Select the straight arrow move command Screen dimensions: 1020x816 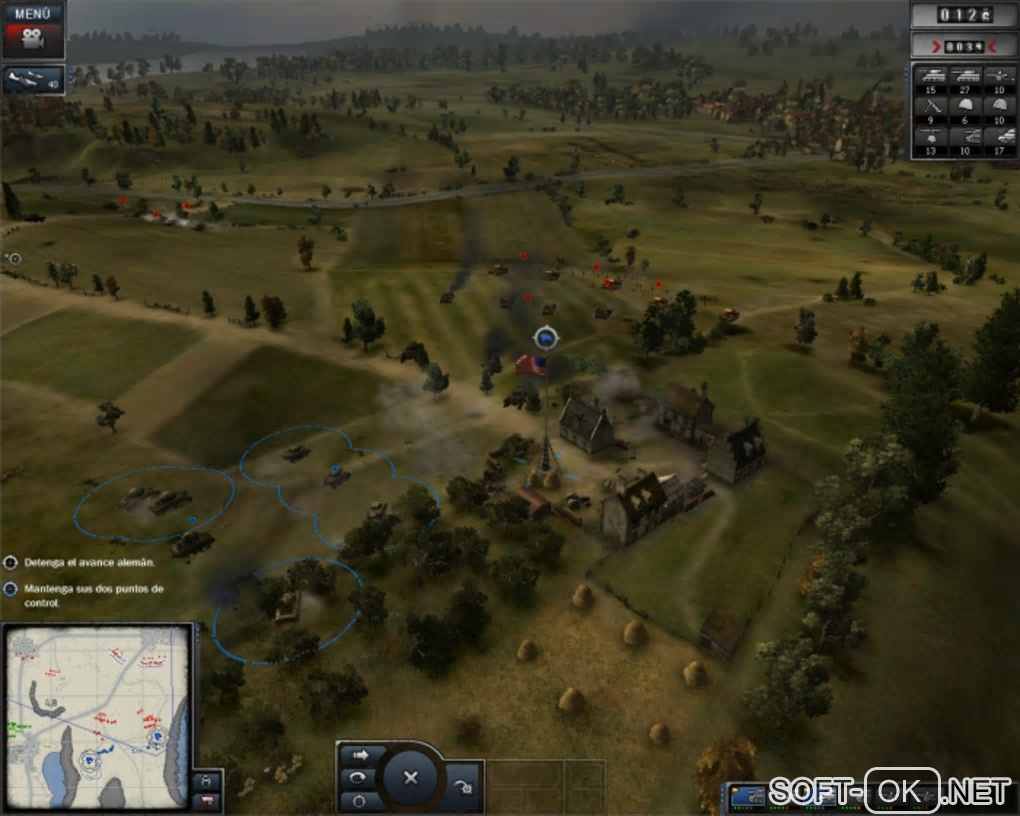point(361,756)
